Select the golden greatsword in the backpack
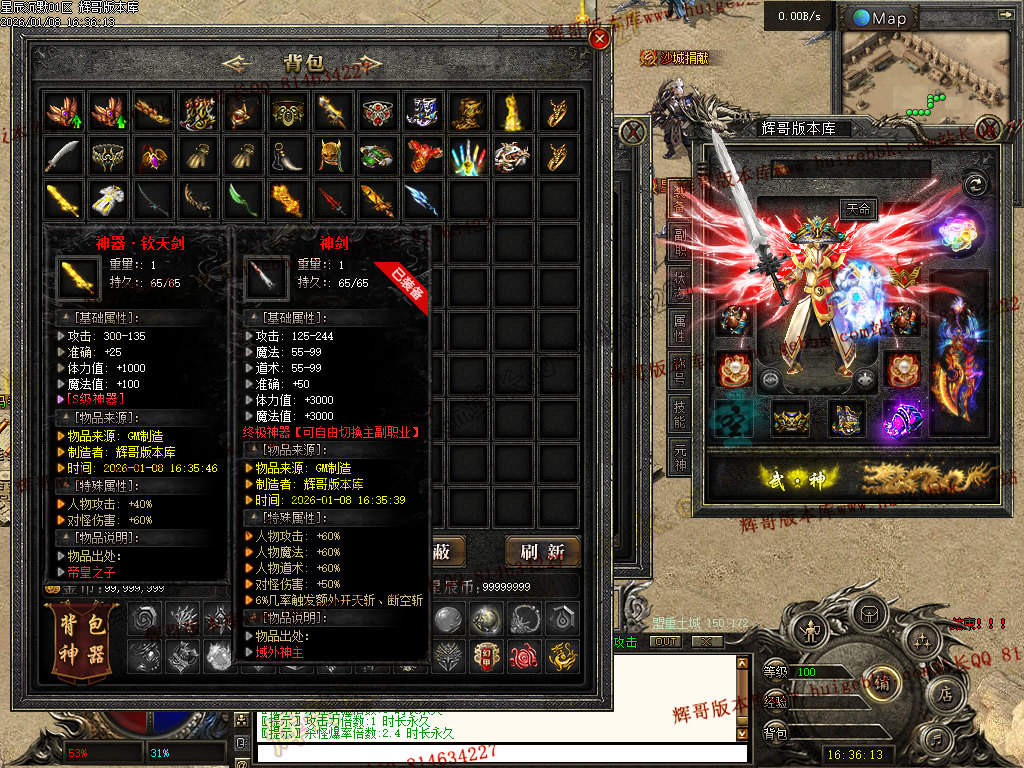 [63, 200]
